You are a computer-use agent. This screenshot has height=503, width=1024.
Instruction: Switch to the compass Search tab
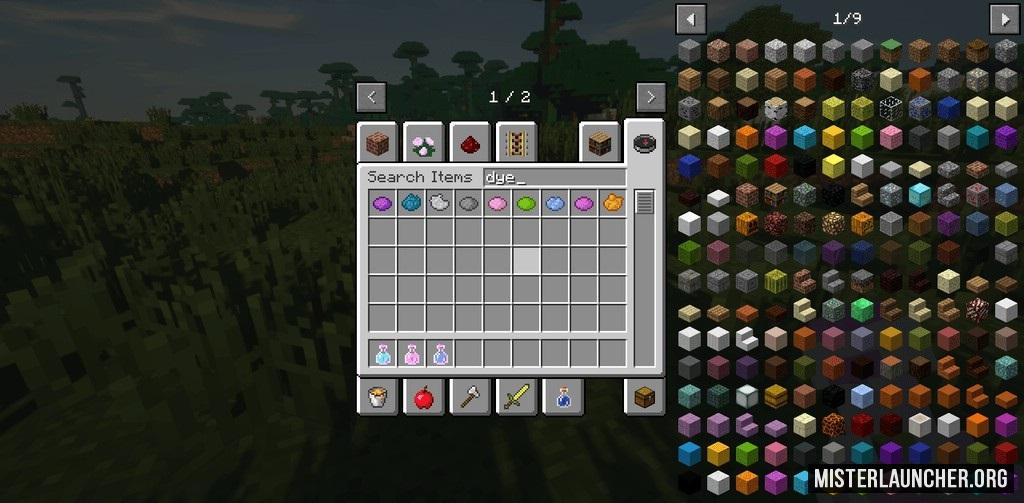click(643, 143)
